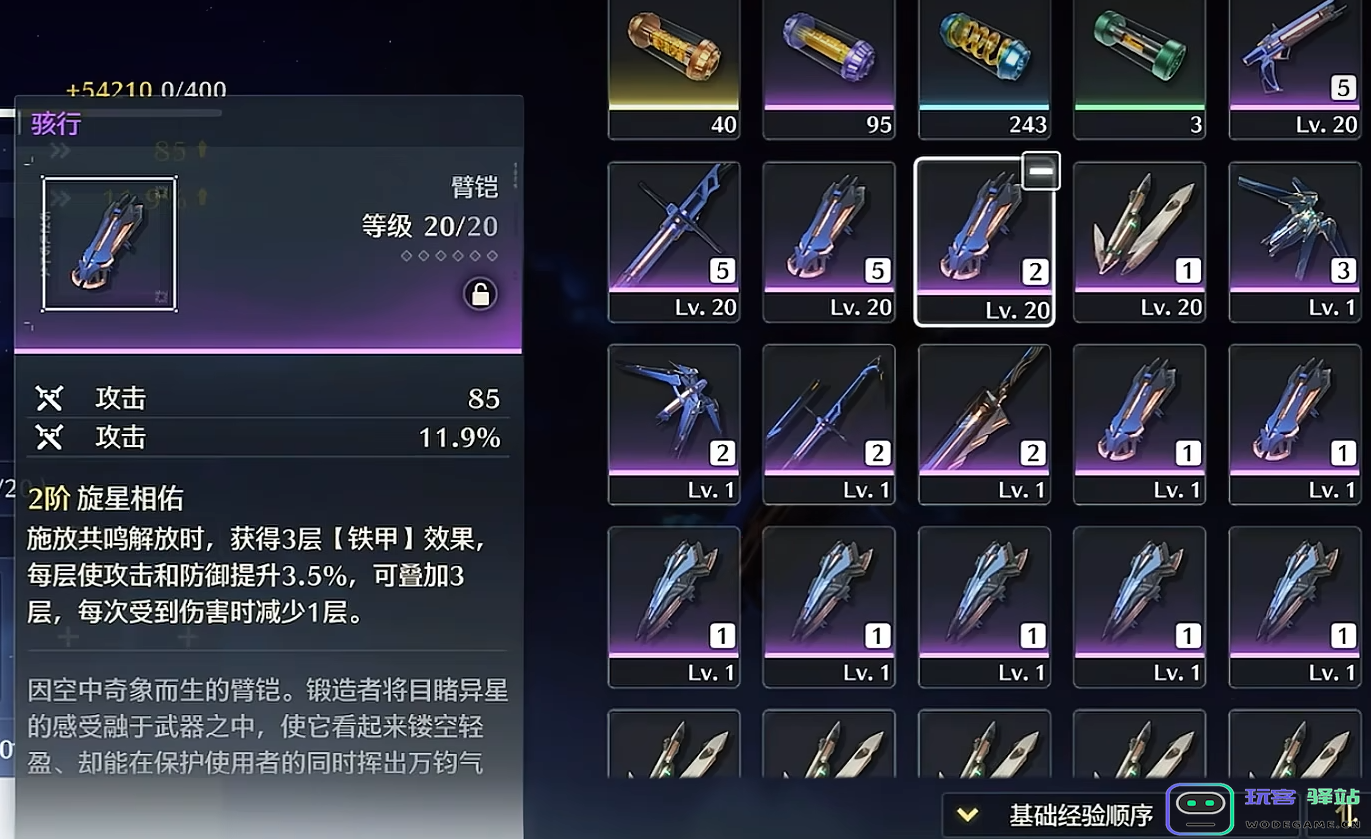Select the currently chosen Lv.20 gauntlet with count 2
1371x839 pixels.
click(984, 240)
